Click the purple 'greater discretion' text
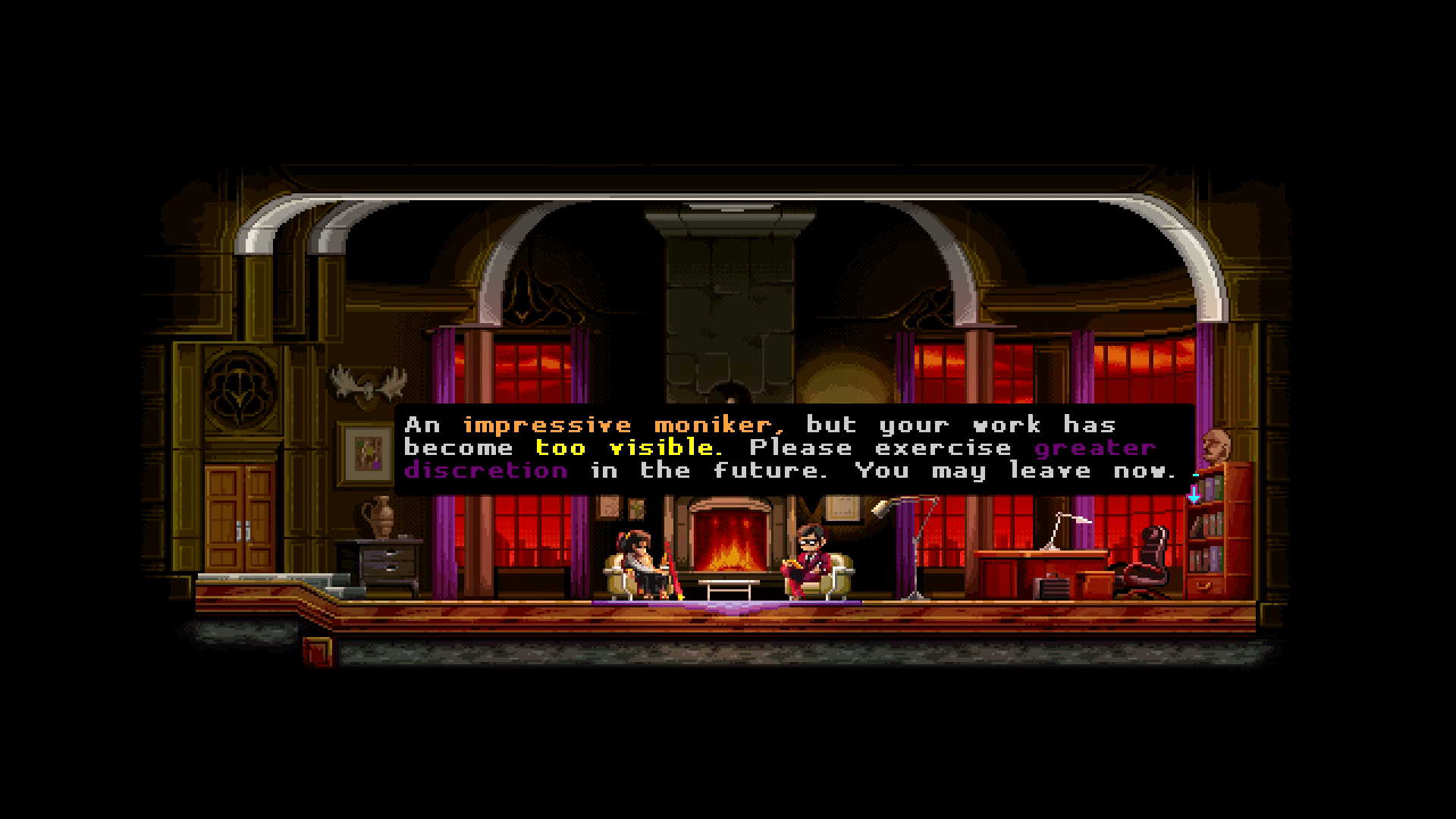1456x819 pixels. (484, 470)
